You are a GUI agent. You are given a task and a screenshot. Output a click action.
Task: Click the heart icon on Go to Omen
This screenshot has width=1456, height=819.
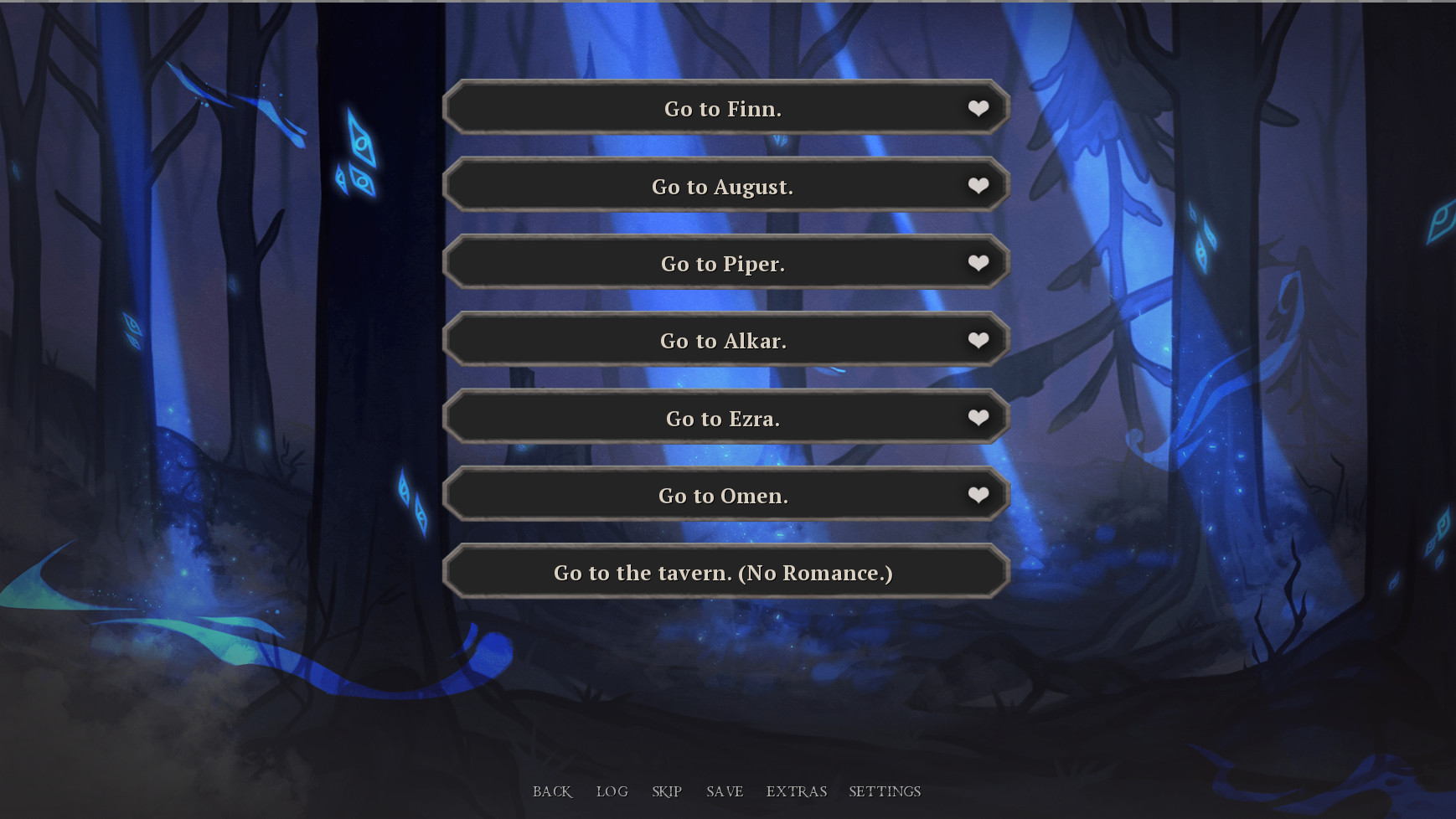click(978, 495)
